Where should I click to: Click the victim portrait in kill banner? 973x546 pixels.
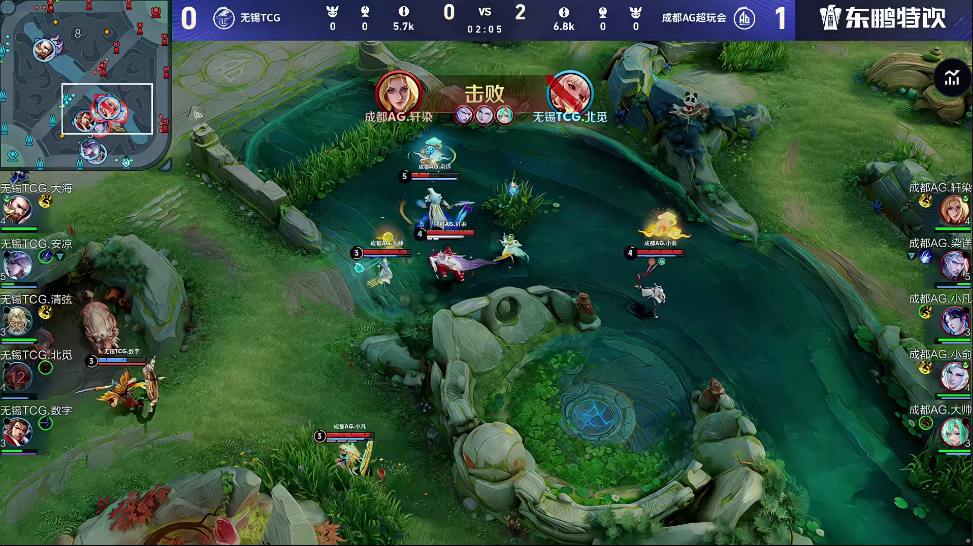click(566, 93)
